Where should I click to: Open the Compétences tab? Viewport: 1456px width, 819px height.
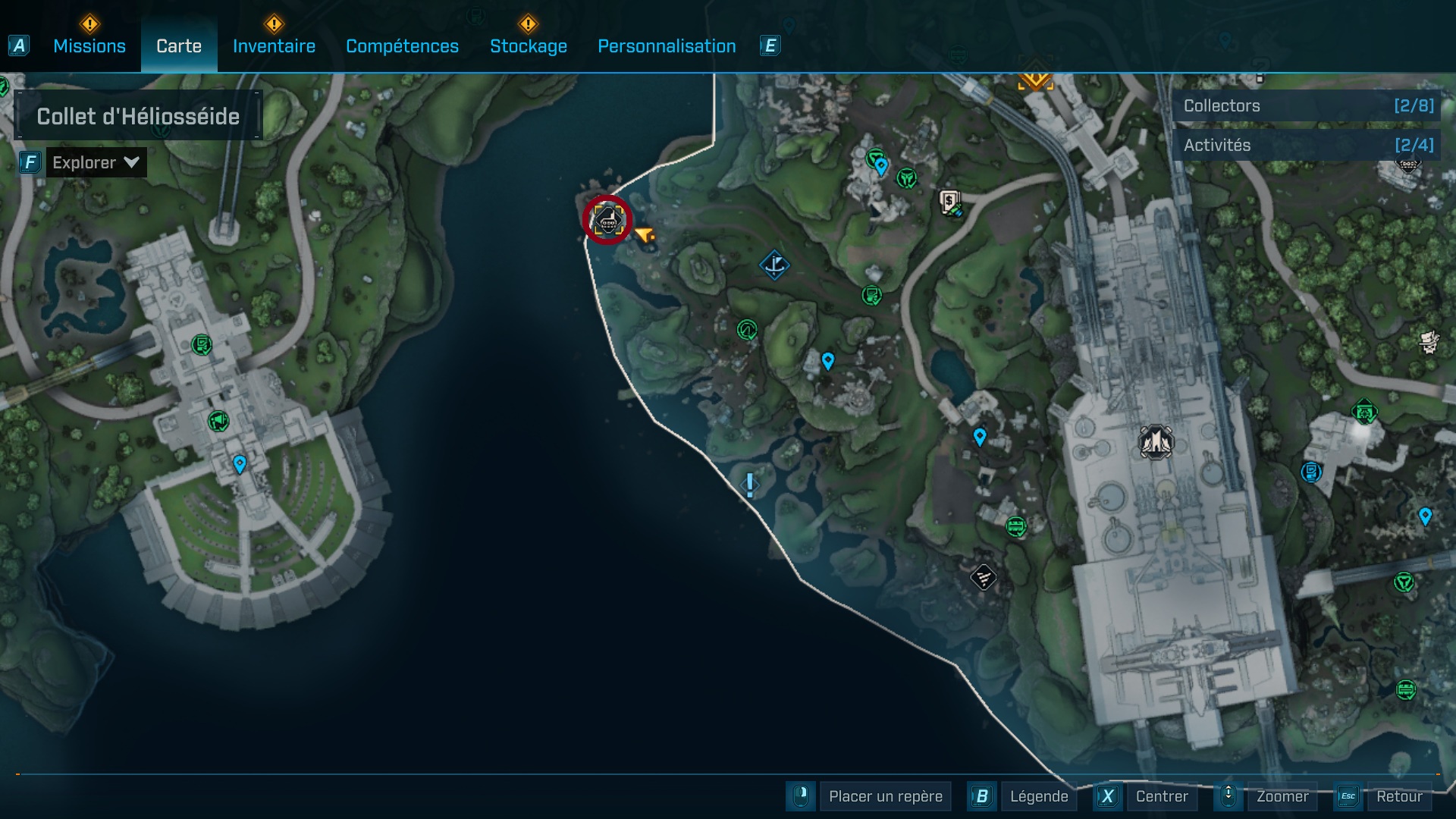point(402,46)
